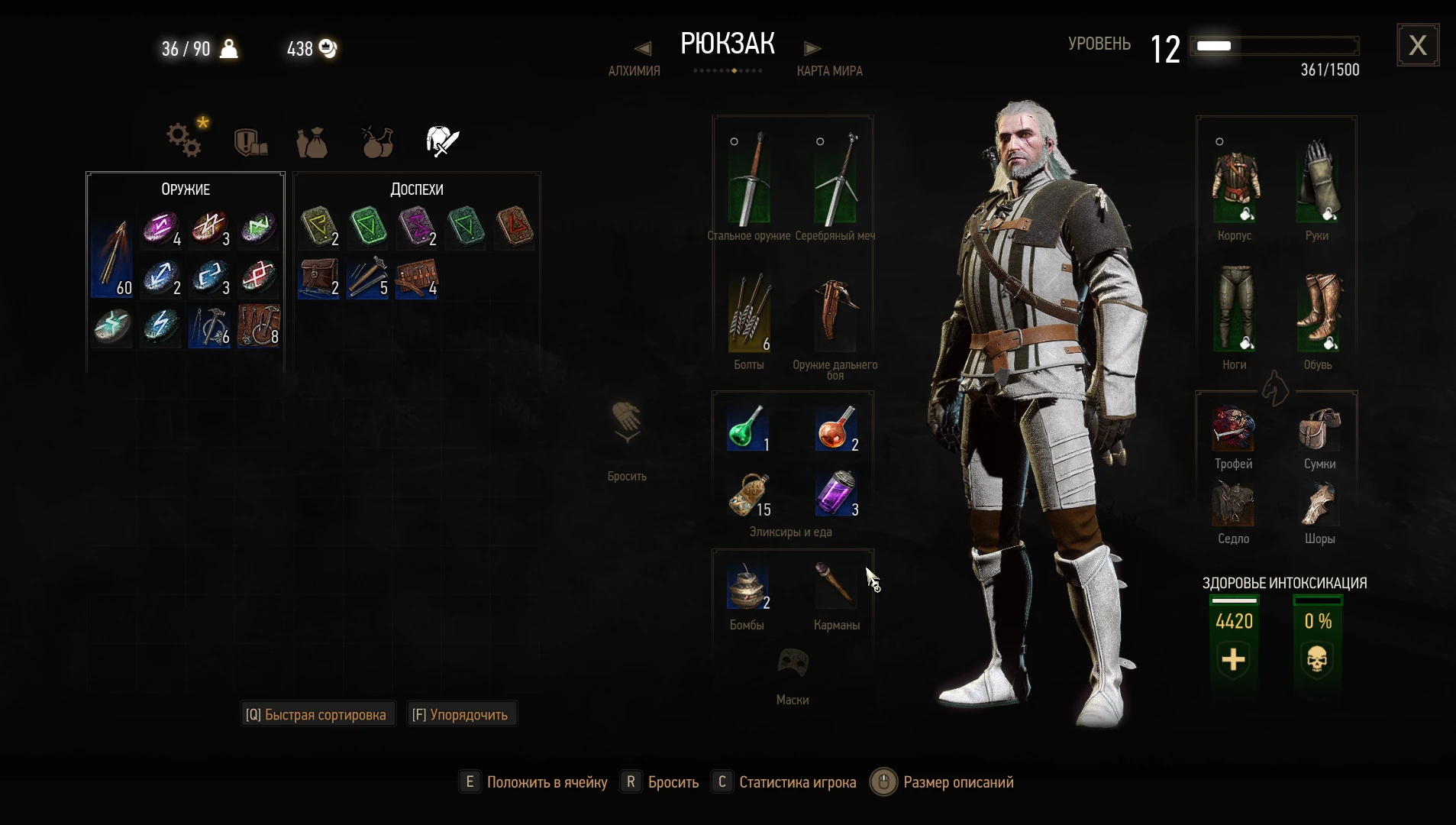1456x825 pixels.
Task: Click the Оружие дальнего боя crossbow slot
Action: click(836, 315)
